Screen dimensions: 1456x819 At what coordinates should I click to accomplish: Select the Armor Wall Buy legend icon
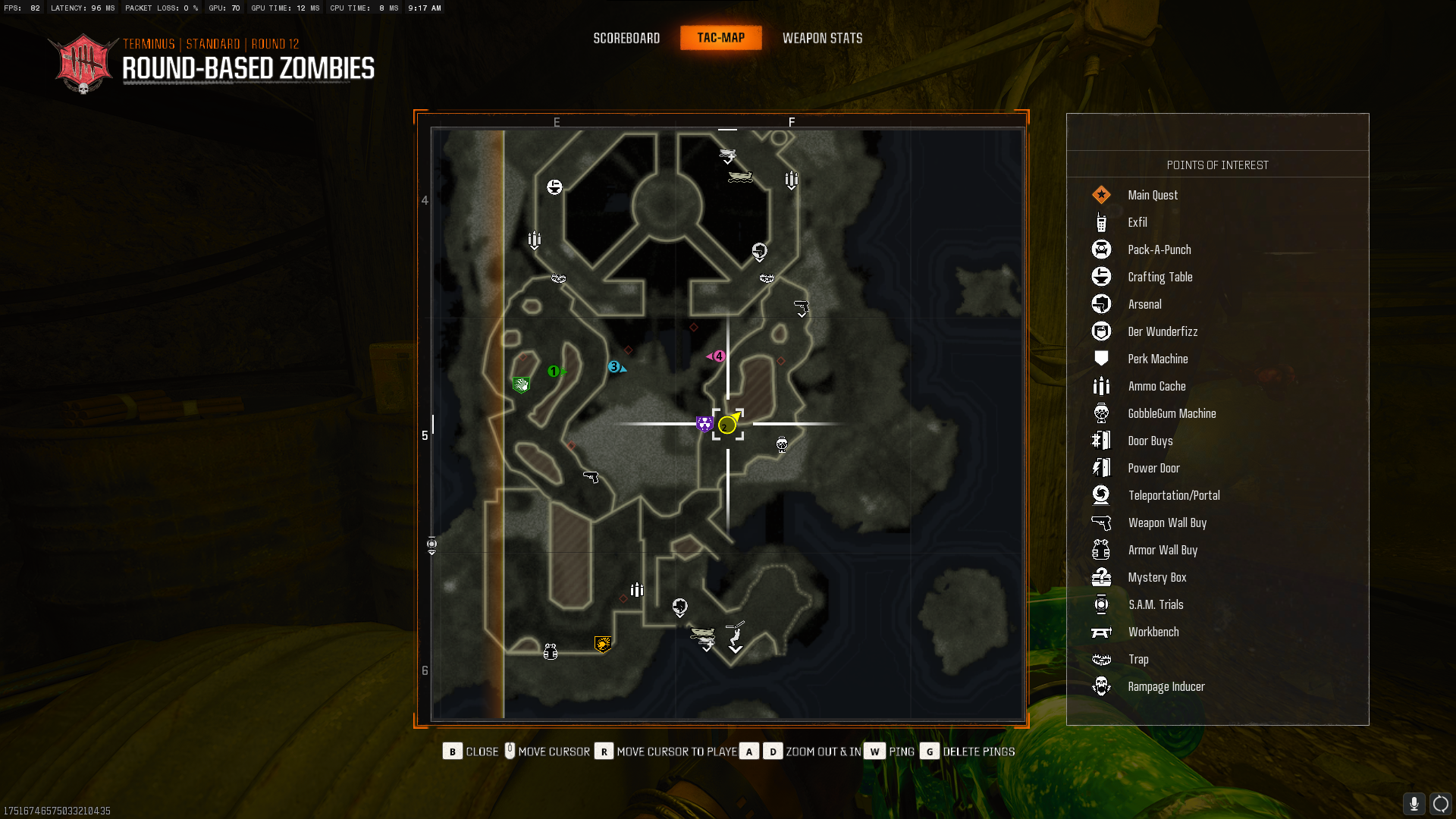[1101, 550]
